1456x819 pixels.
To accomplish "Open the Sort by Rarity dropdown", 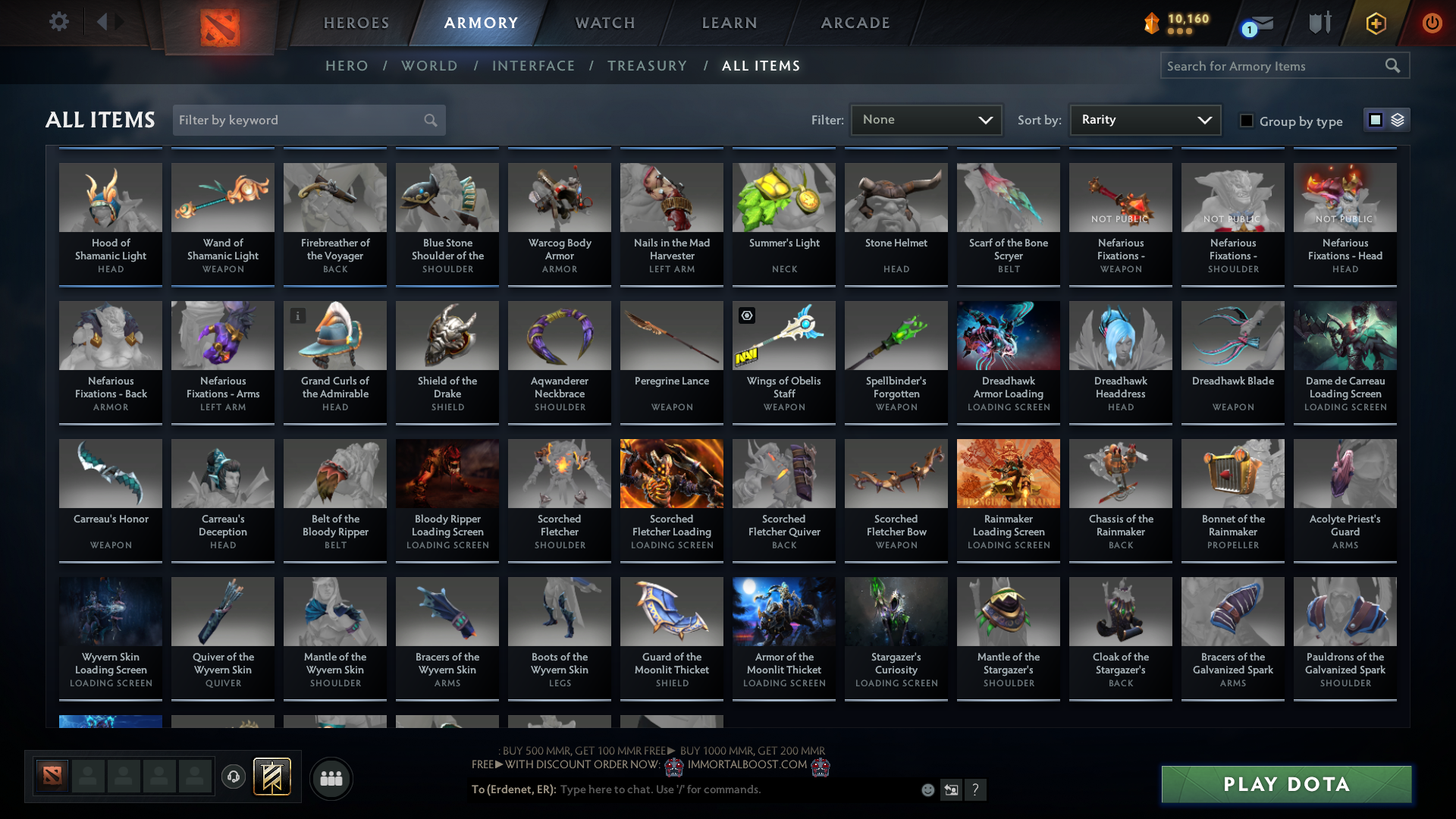I will click(x=1144, y=119).
